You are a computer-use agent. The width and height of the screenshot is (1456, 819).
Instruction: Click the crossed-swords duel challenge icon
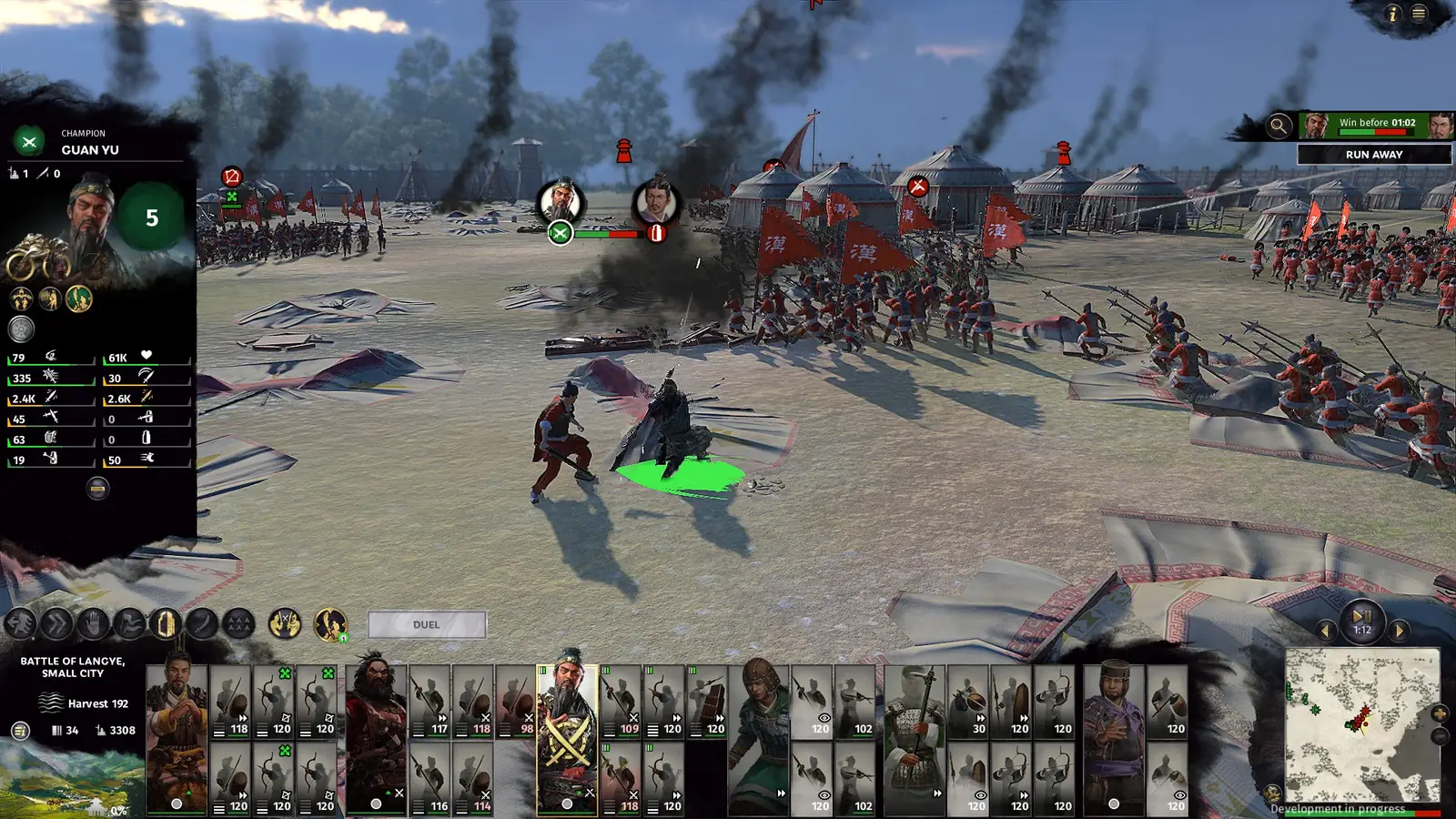(284, 624)
